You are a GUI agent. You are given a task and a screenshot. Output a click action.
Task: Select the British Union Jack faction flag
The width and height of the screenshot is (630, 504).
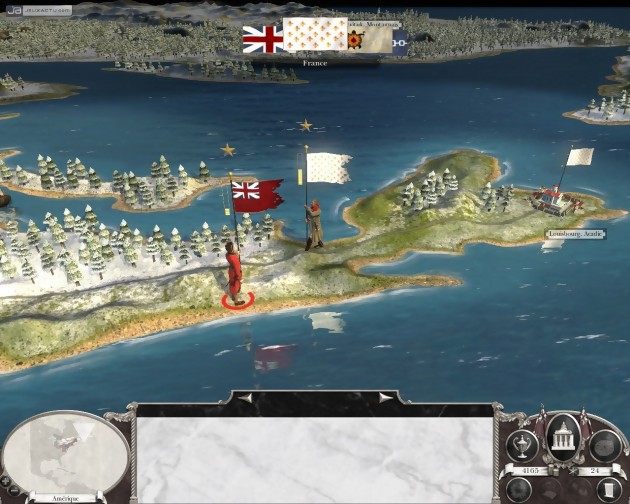point(263,39)
